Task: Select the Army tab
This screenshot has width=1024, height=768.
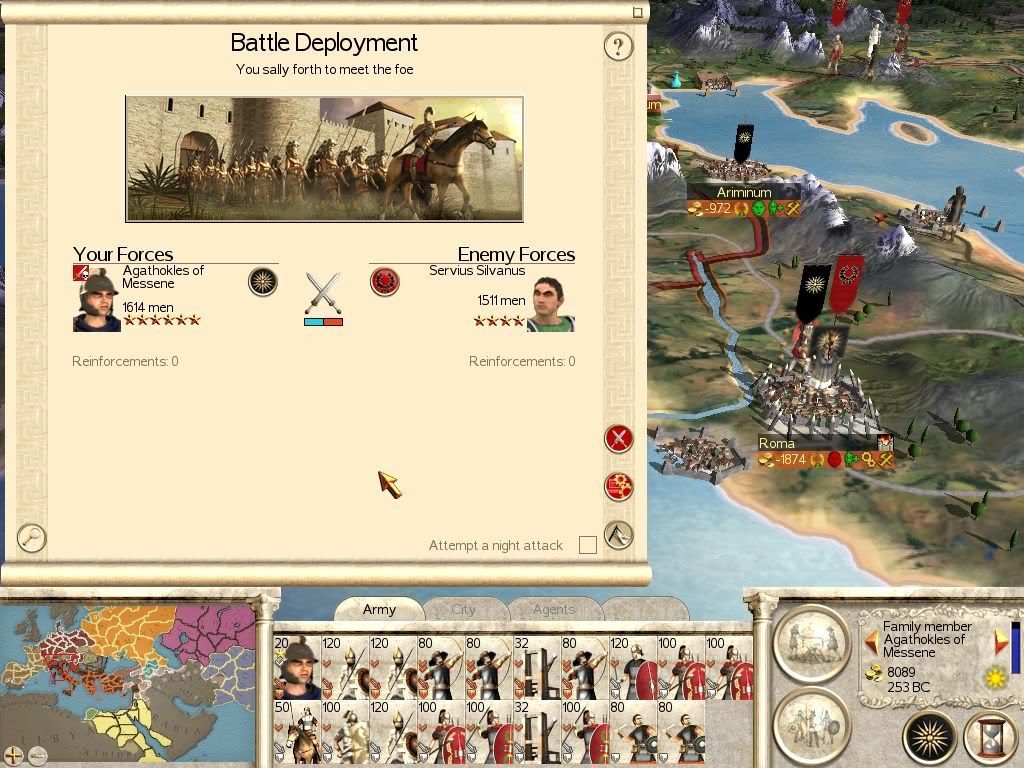Action: coord(379,609)
